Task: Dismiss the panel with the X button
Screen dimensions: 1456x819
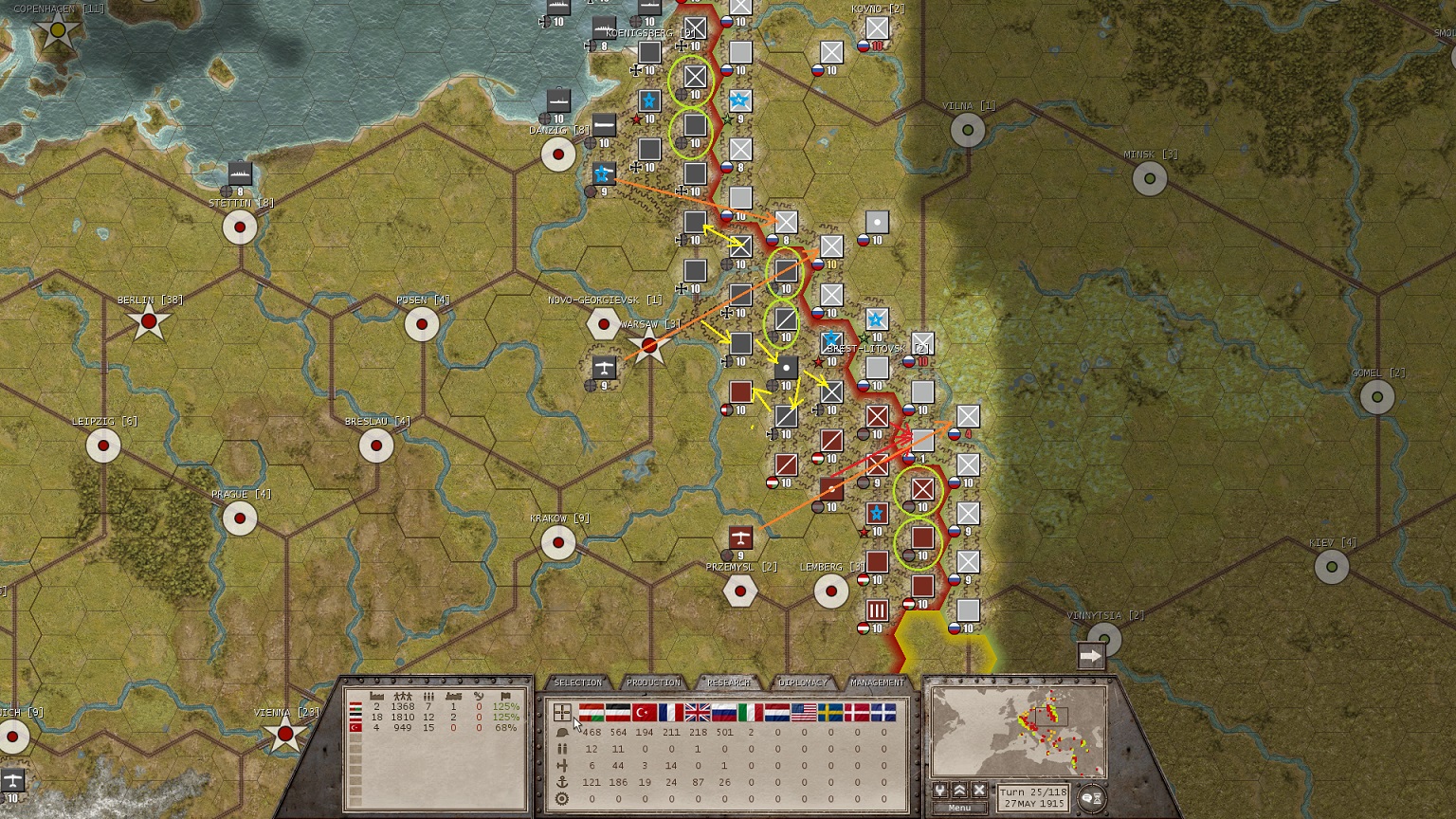Action: coord(979,792)
